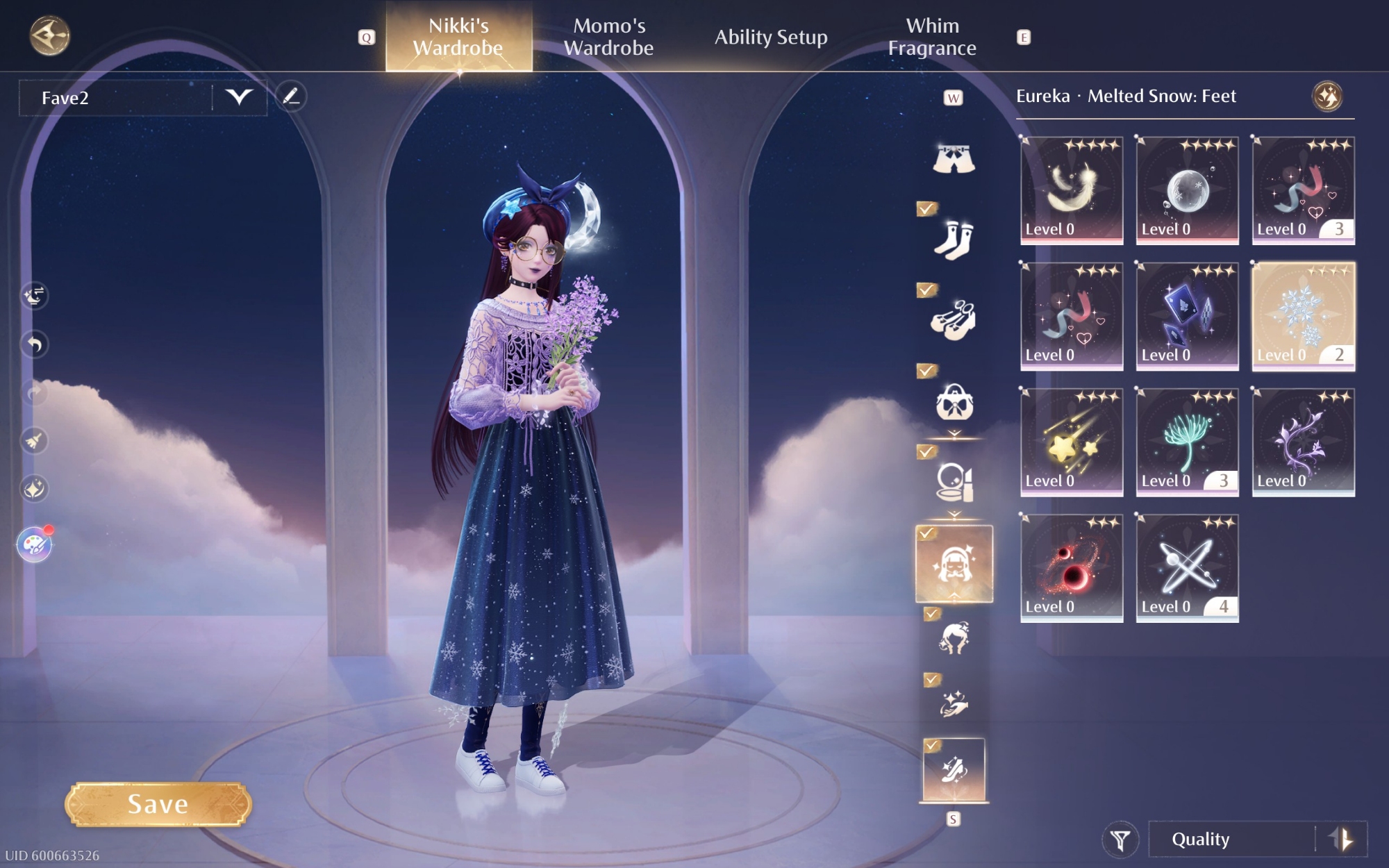Go to the Whim Fragrance tab
This screenshot has height=868, width=1389.
point(932,37)
